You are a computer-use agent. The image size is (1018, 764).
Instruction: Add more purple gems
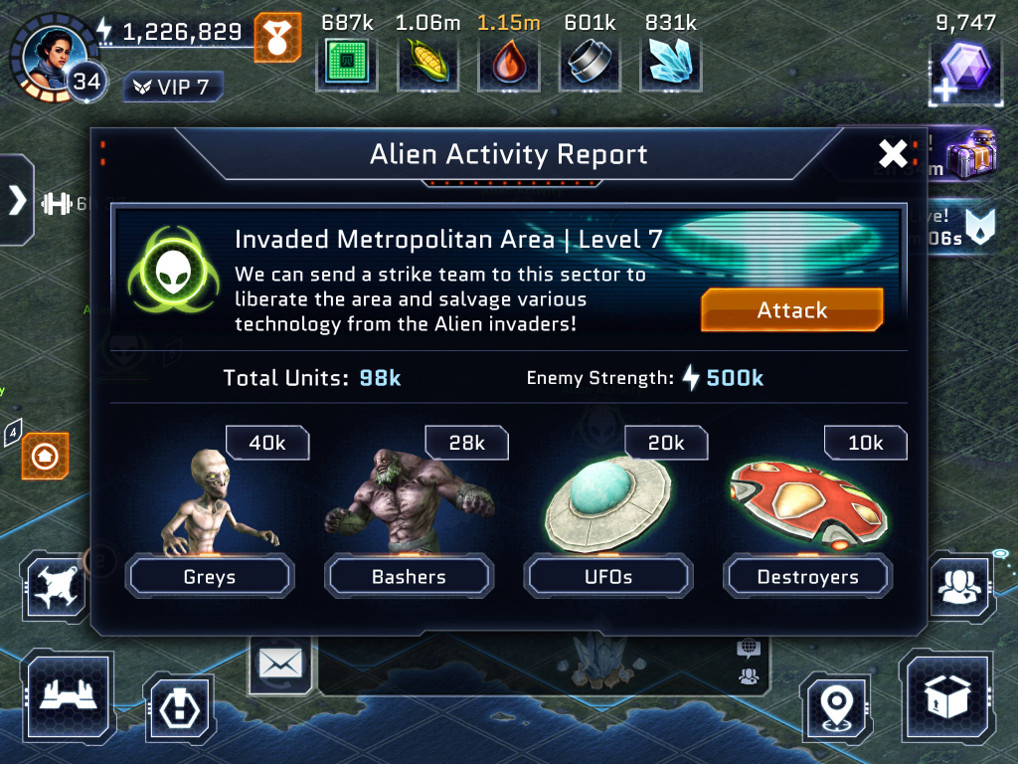965,72
